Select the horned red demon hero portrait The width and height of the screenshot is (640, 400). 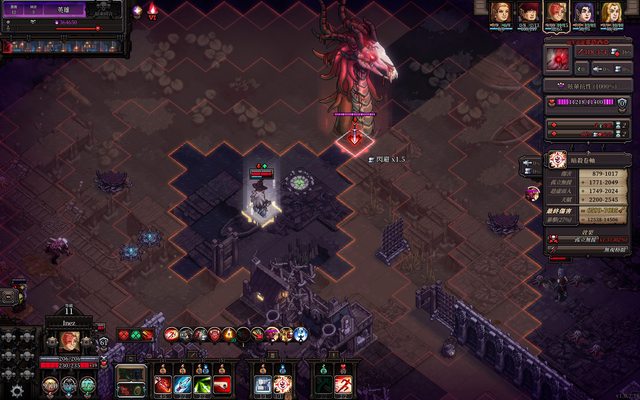point(556,13)
